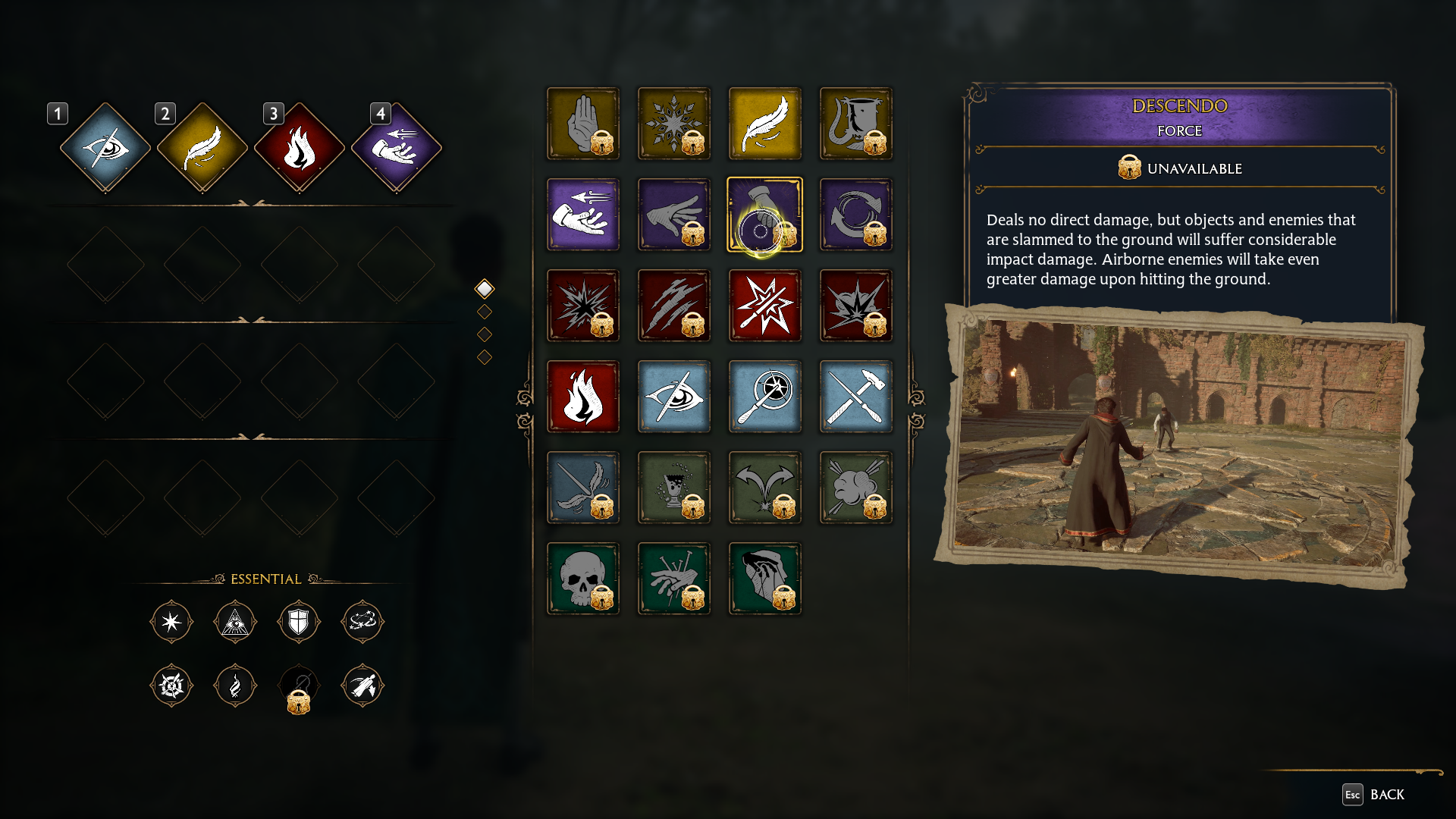1456x819 pixels.
Task: Click the locked essential spell with padlock
Action: 299,686
